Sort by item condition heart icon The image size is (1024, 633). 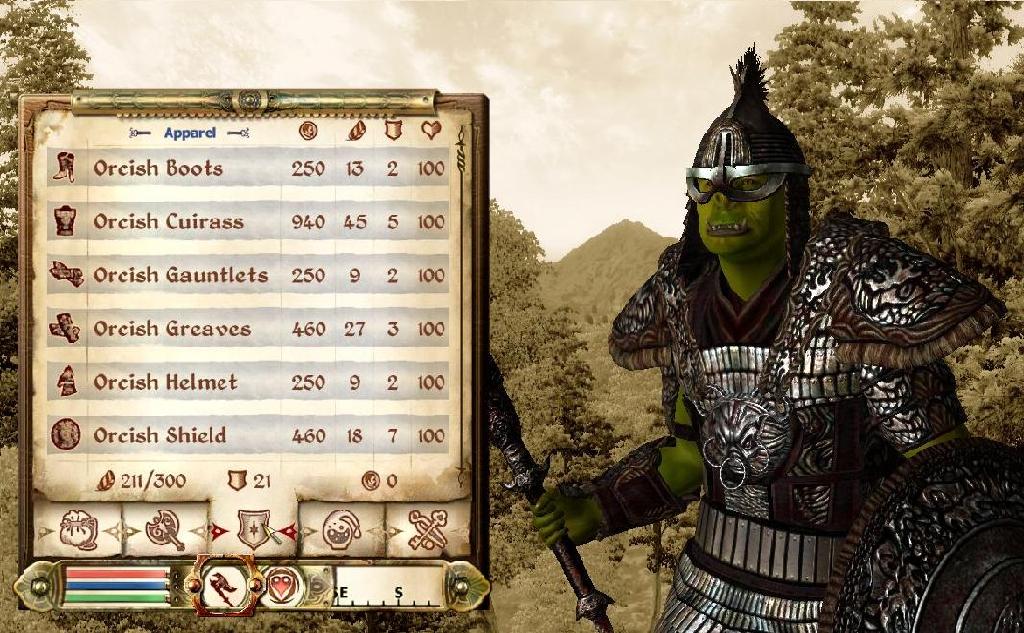(x=431, y=130)
